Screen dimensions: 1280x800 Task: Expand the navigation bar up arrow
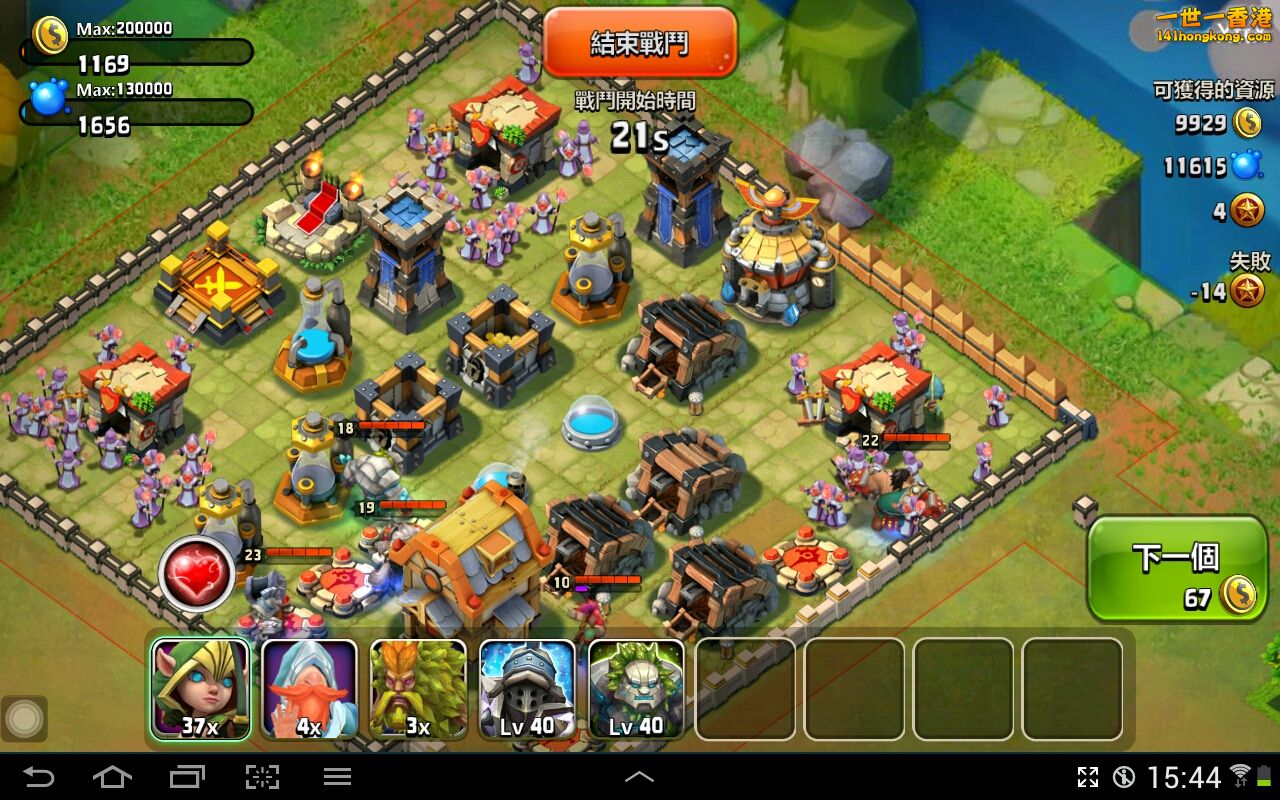click(639, 776)
